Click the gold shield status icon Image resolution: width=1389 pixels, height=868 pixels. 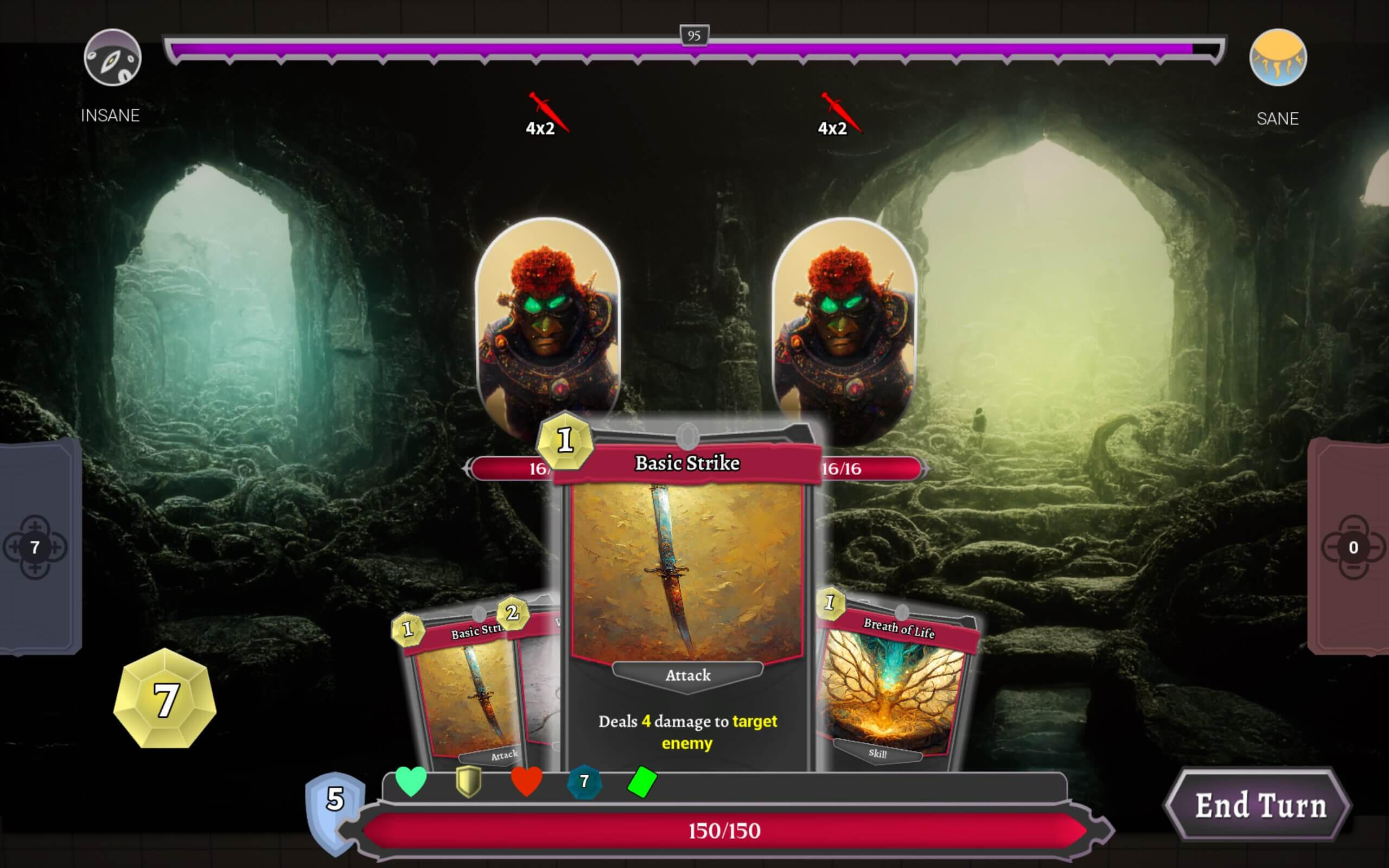[x=469, y=782]
